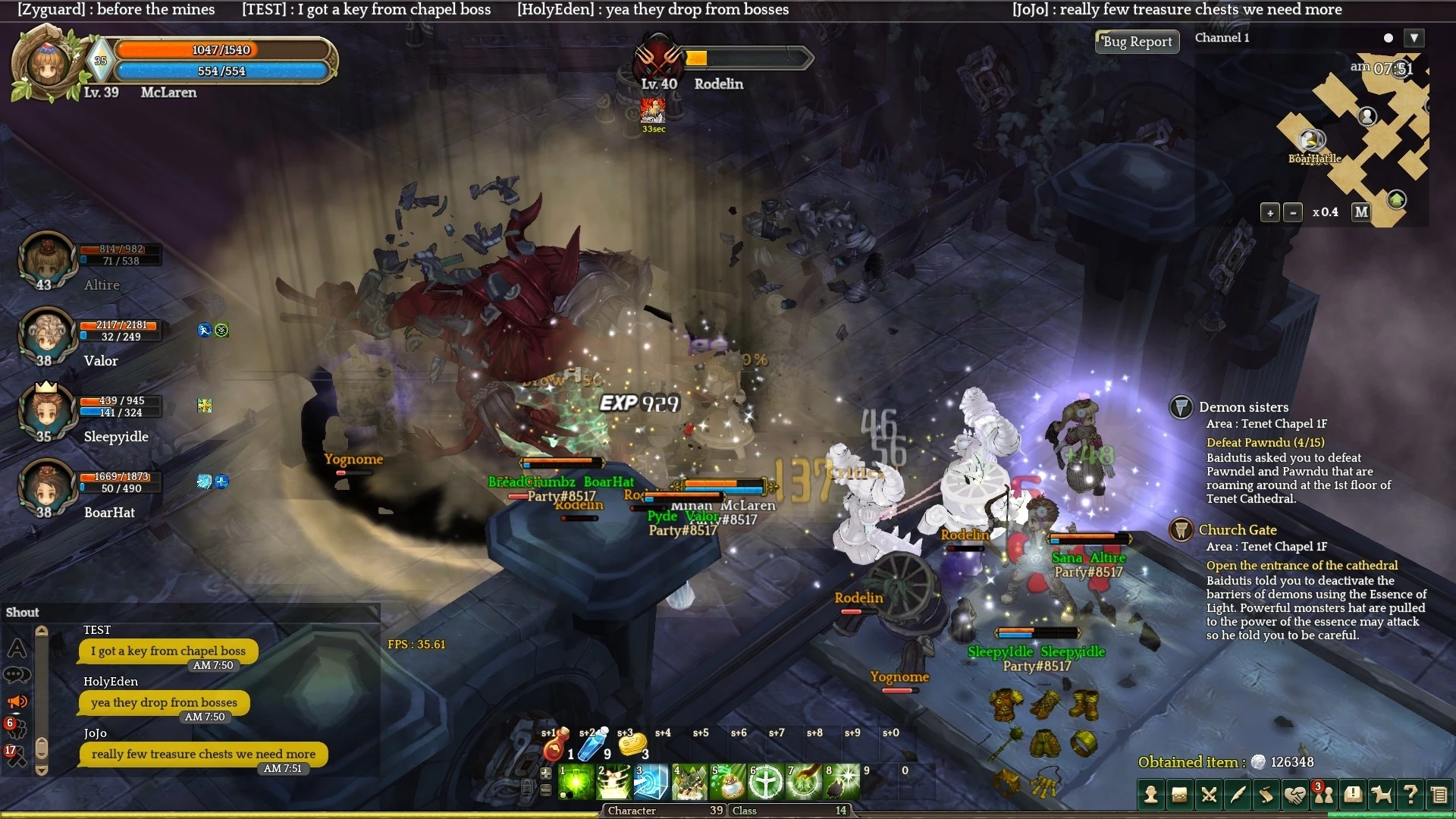
Task: Use the blue crystal potion in quickslot
Action: pos(591,746)
